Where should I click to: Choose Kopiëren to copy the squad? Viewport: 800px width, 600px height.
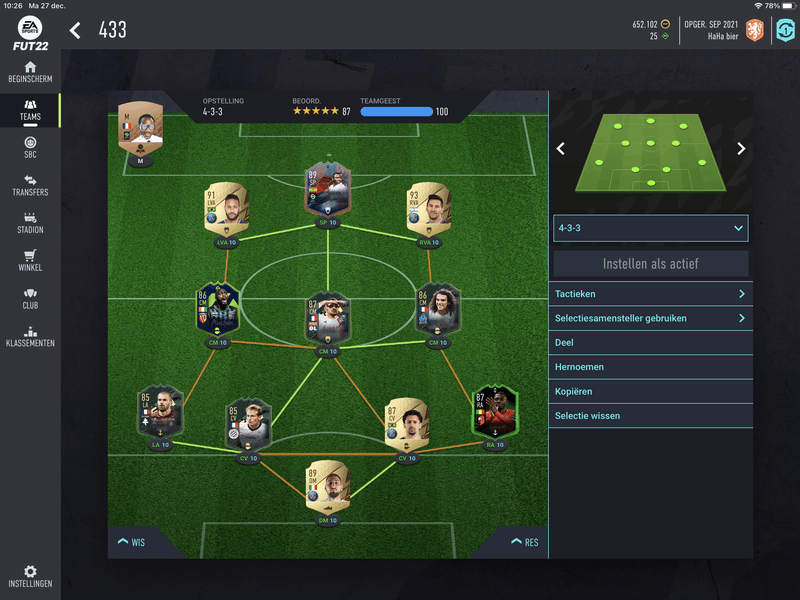click(650, 391)
